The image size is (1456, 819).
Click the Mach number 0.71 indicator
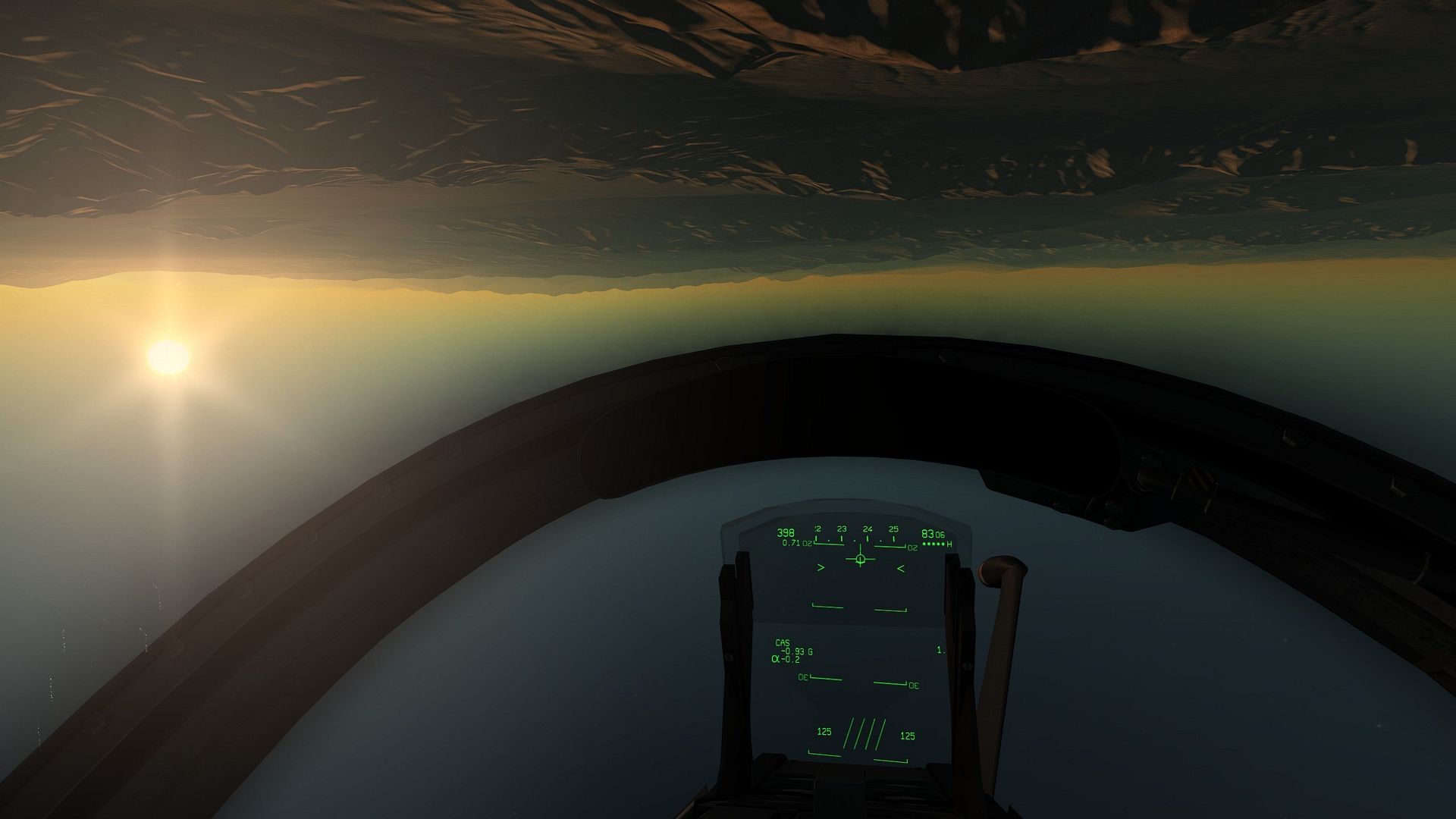point(792,543)
